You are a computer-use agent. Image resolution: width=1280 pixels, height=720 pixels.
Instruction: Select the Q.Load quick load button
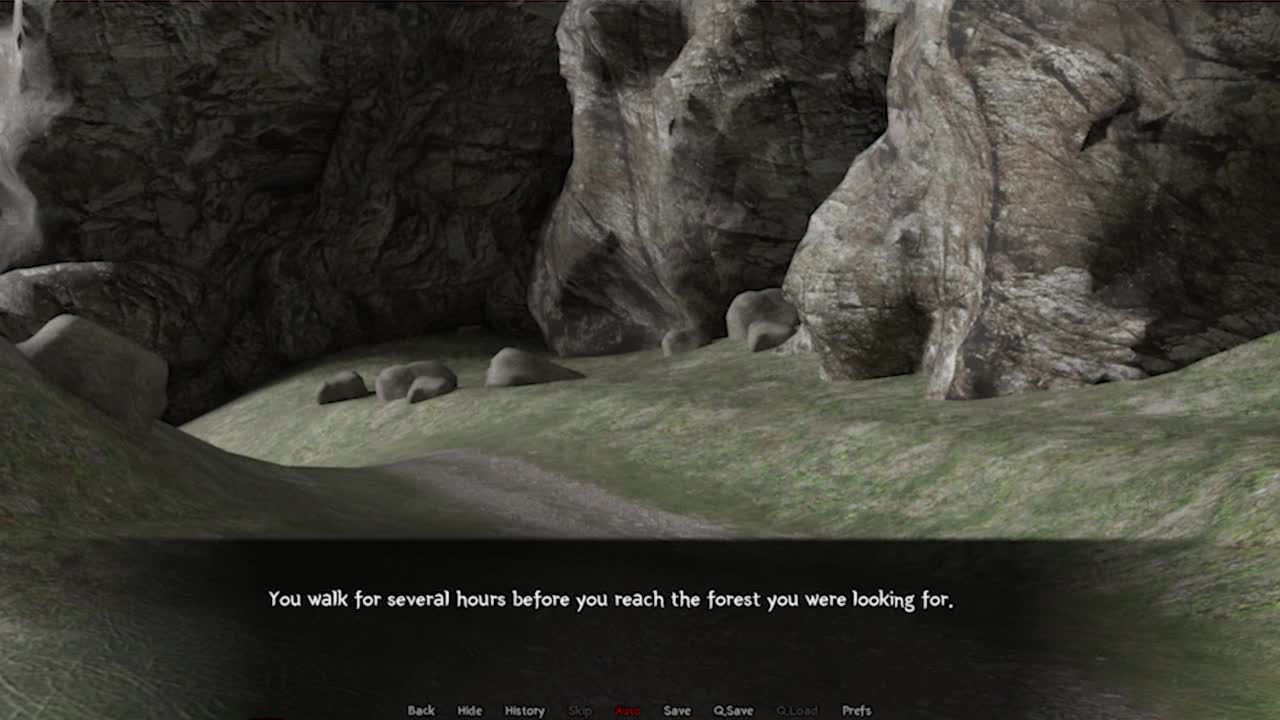pos(797,710)
